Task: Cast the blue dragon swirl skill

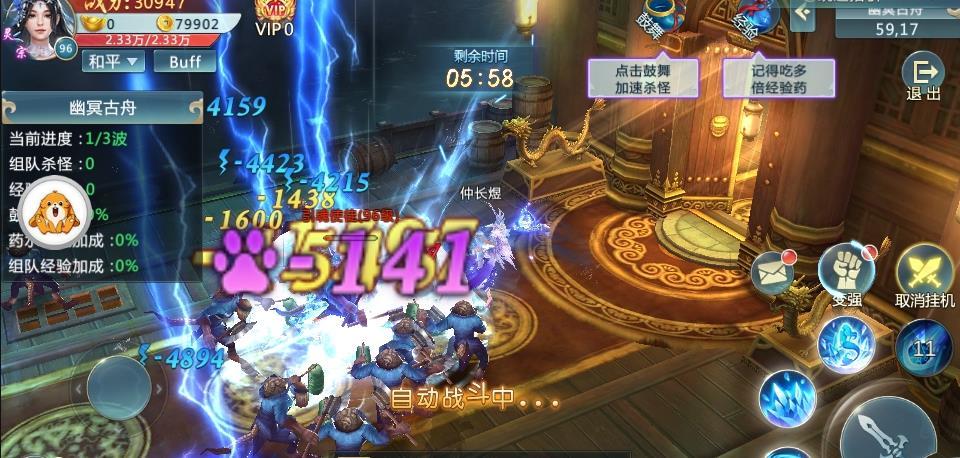Action: pos(845,344)
